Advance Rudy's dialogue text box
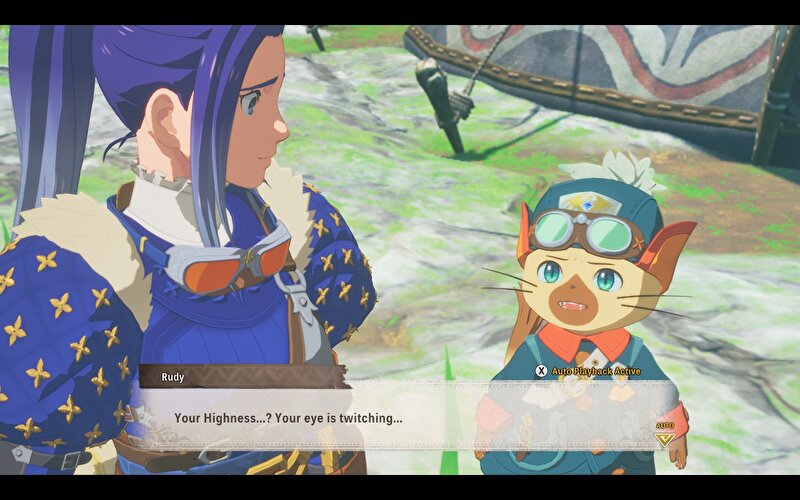The height and width of the screenshot is (500, 800). tap(400, 417)
